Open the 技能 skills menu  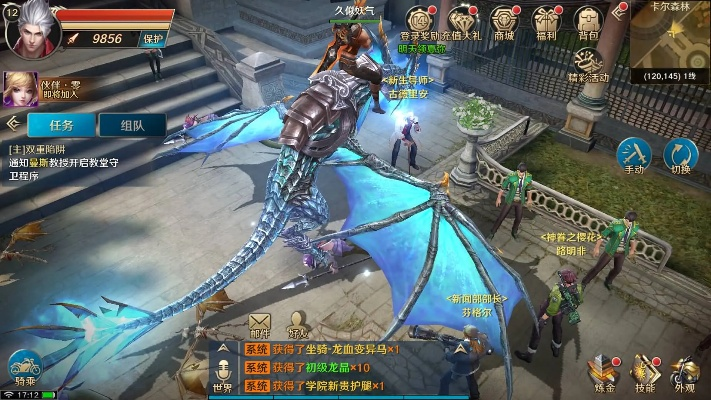click(x=645, y=371)
